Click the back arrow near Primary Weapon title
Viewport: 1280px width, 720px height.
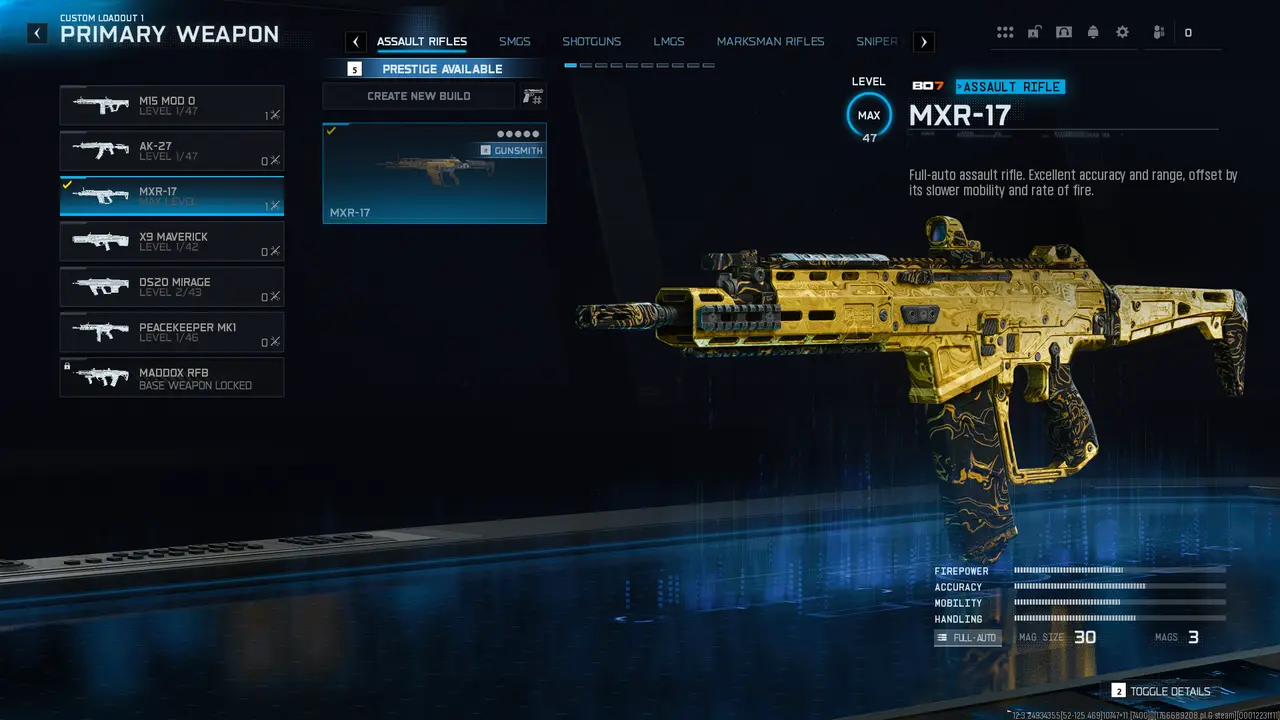pyautogui.click(x=37, y=32)
